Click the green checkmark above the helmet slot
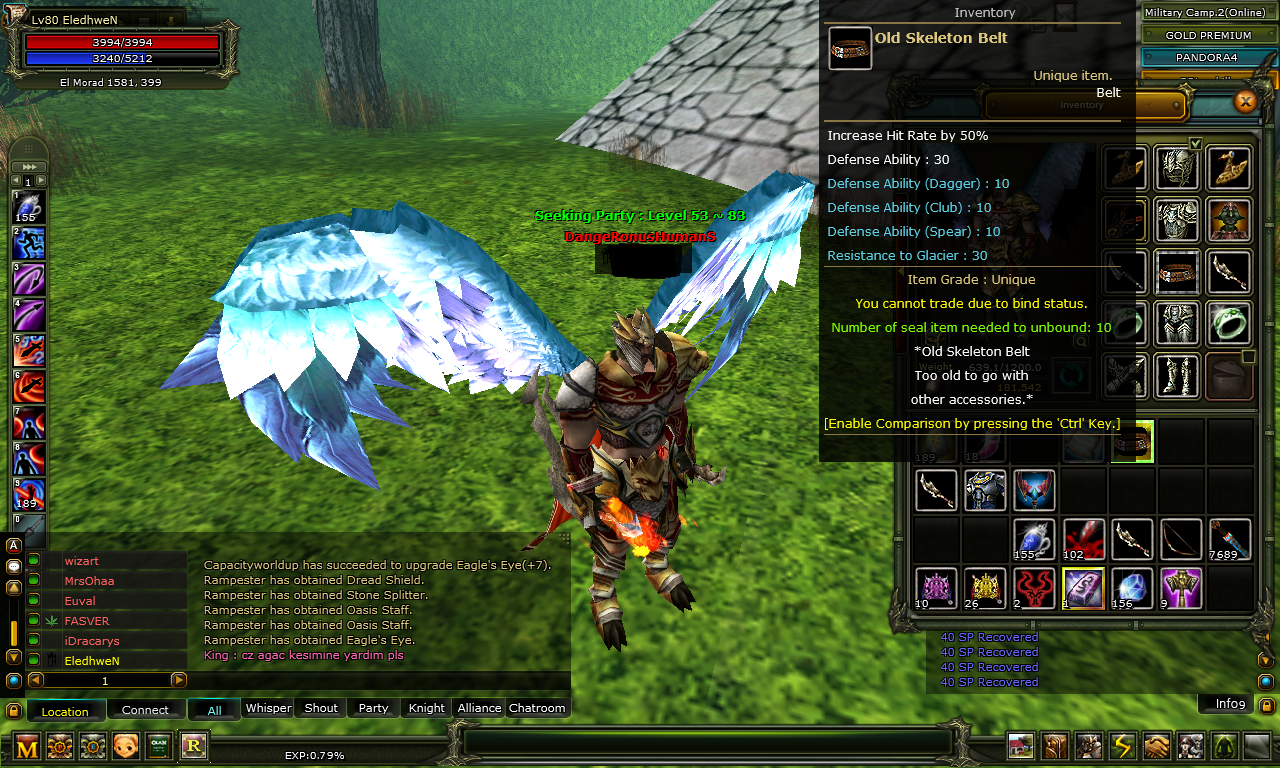Image resolution: width=1280 pixels, height=768 pixels. coord(1194,143)
